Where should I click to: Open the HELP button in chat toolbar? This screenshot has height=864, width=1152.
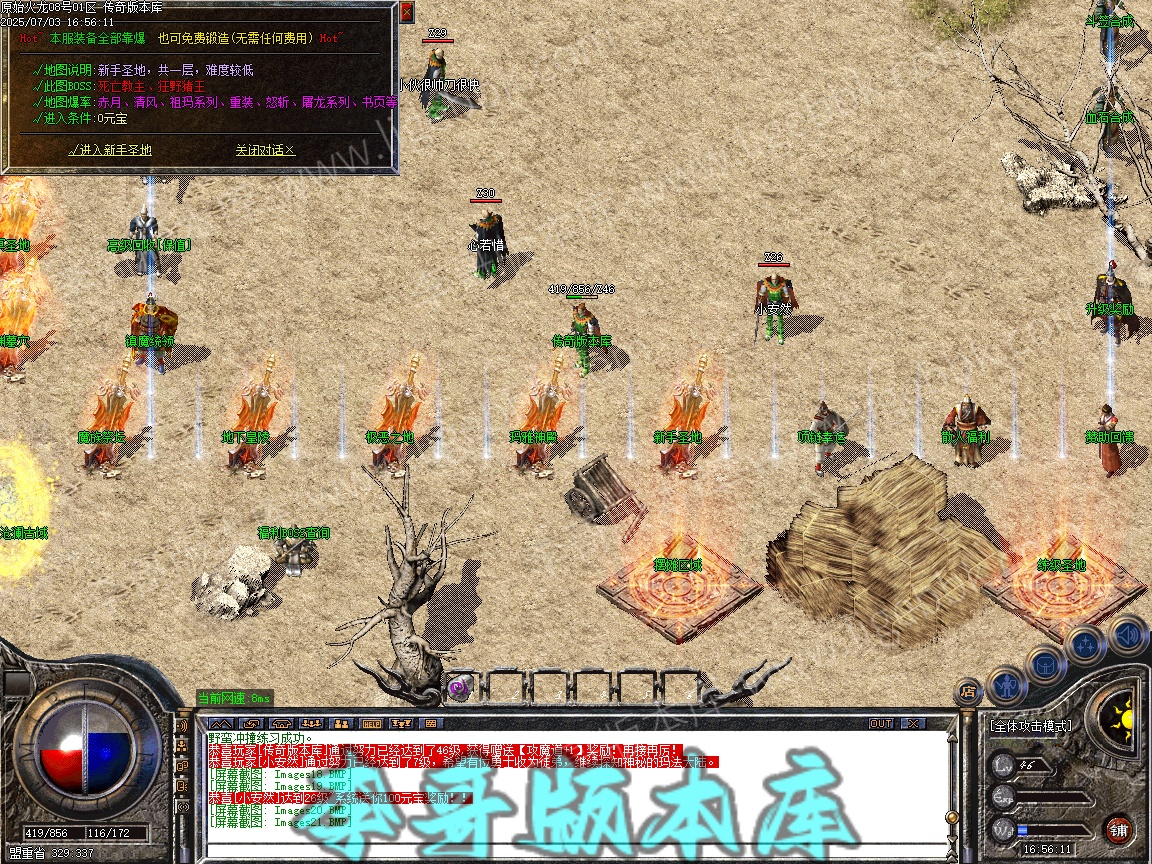click(x=371, y=723)
